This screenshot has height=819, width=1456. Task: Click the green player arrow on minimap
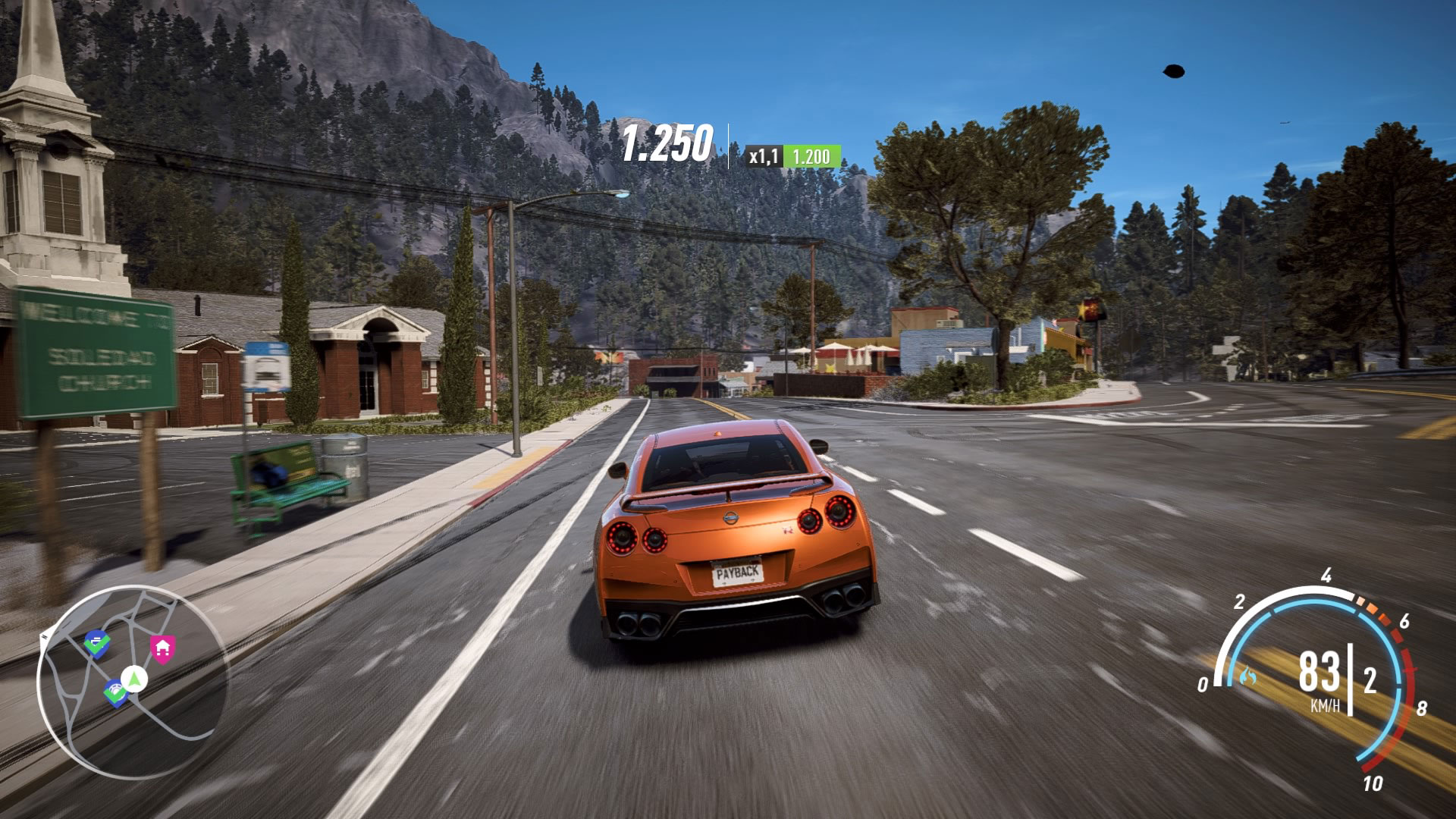pyautogui.click(x=135, y=678)
